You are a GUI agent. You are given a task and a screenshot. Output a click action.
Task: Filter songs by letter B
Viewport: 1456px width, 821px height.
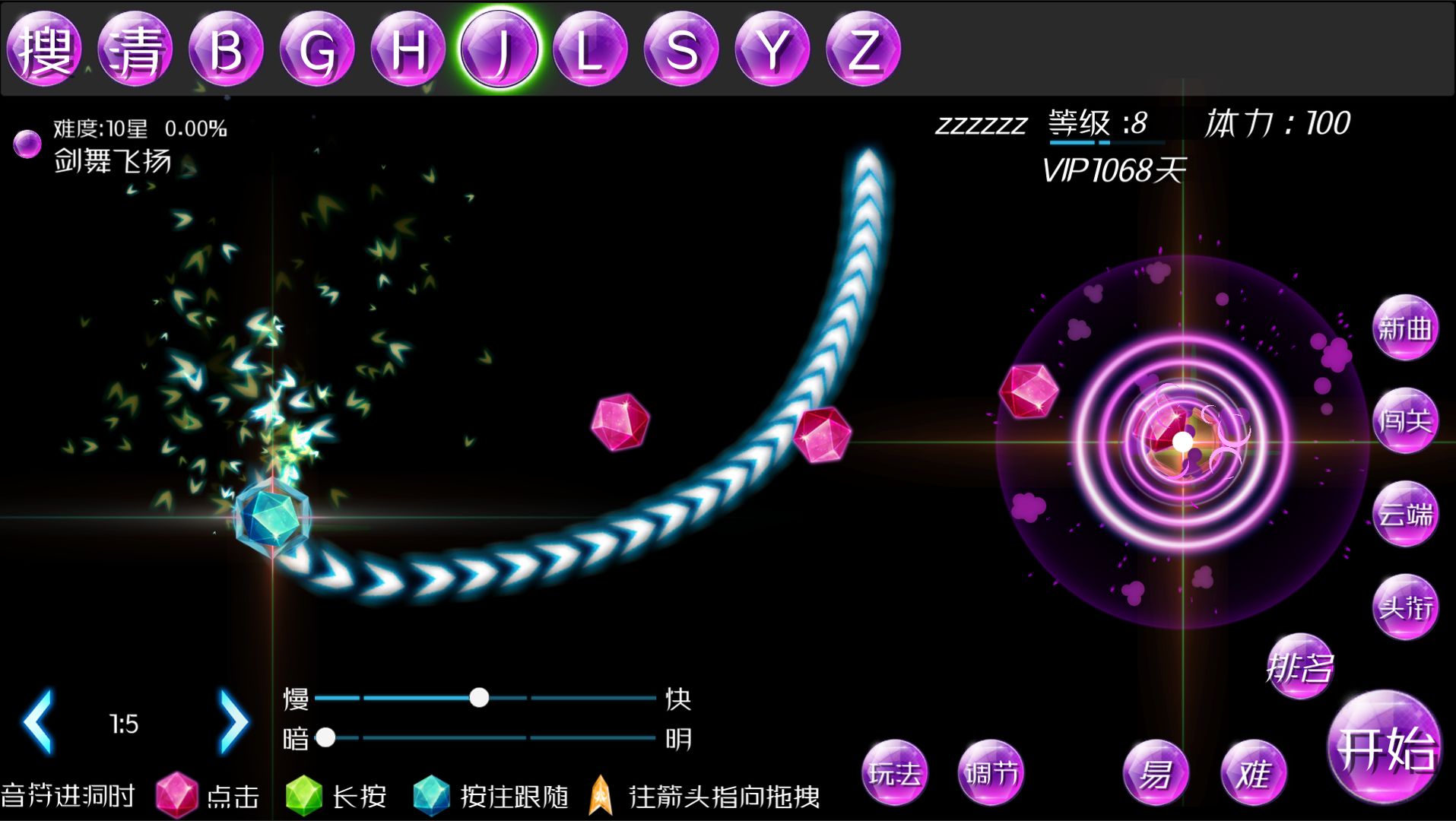226,49
